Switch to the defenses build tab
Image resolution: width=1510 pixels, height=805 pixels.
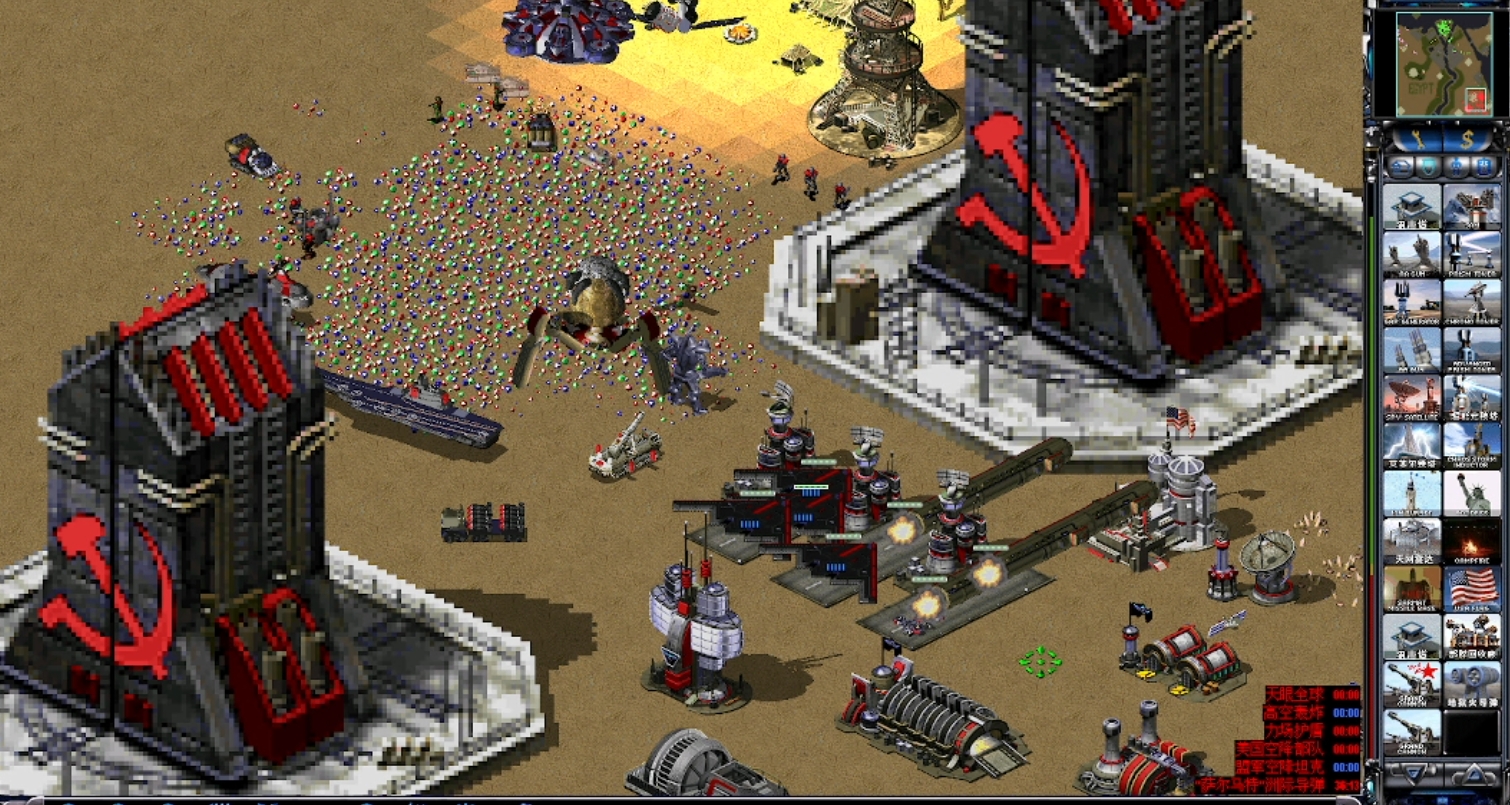(1429, 167)
